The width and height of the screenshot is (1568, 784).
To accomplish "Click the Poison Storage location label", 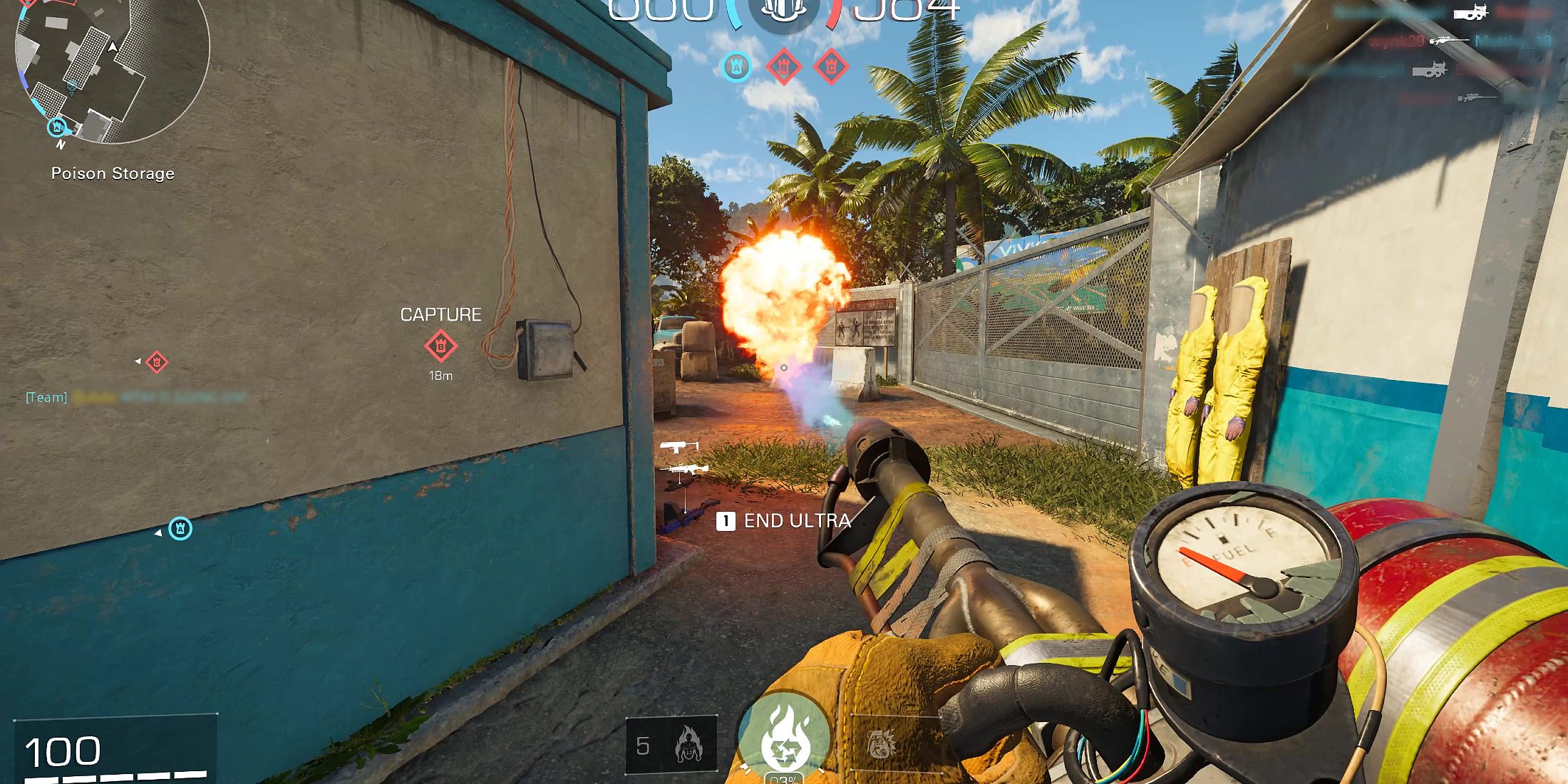I will (113, 172).
